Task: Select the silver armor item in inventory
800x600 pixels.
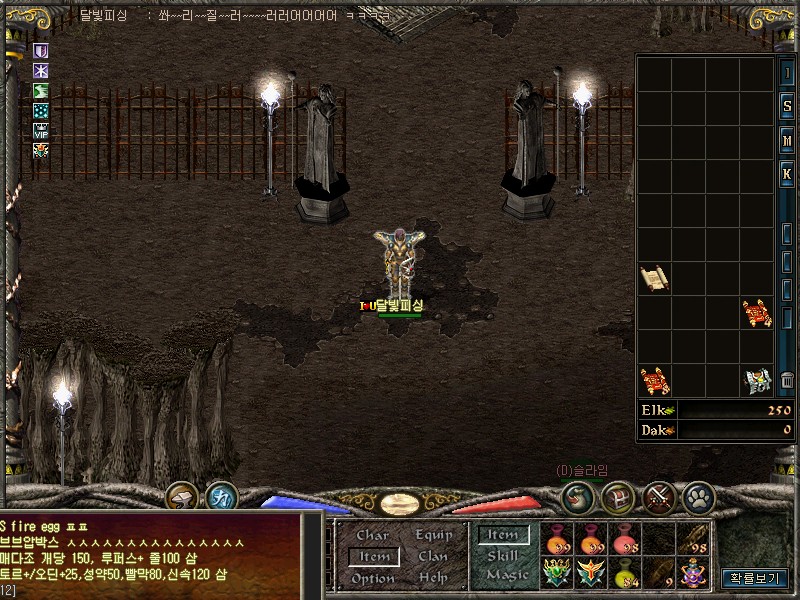Action: 757,380
